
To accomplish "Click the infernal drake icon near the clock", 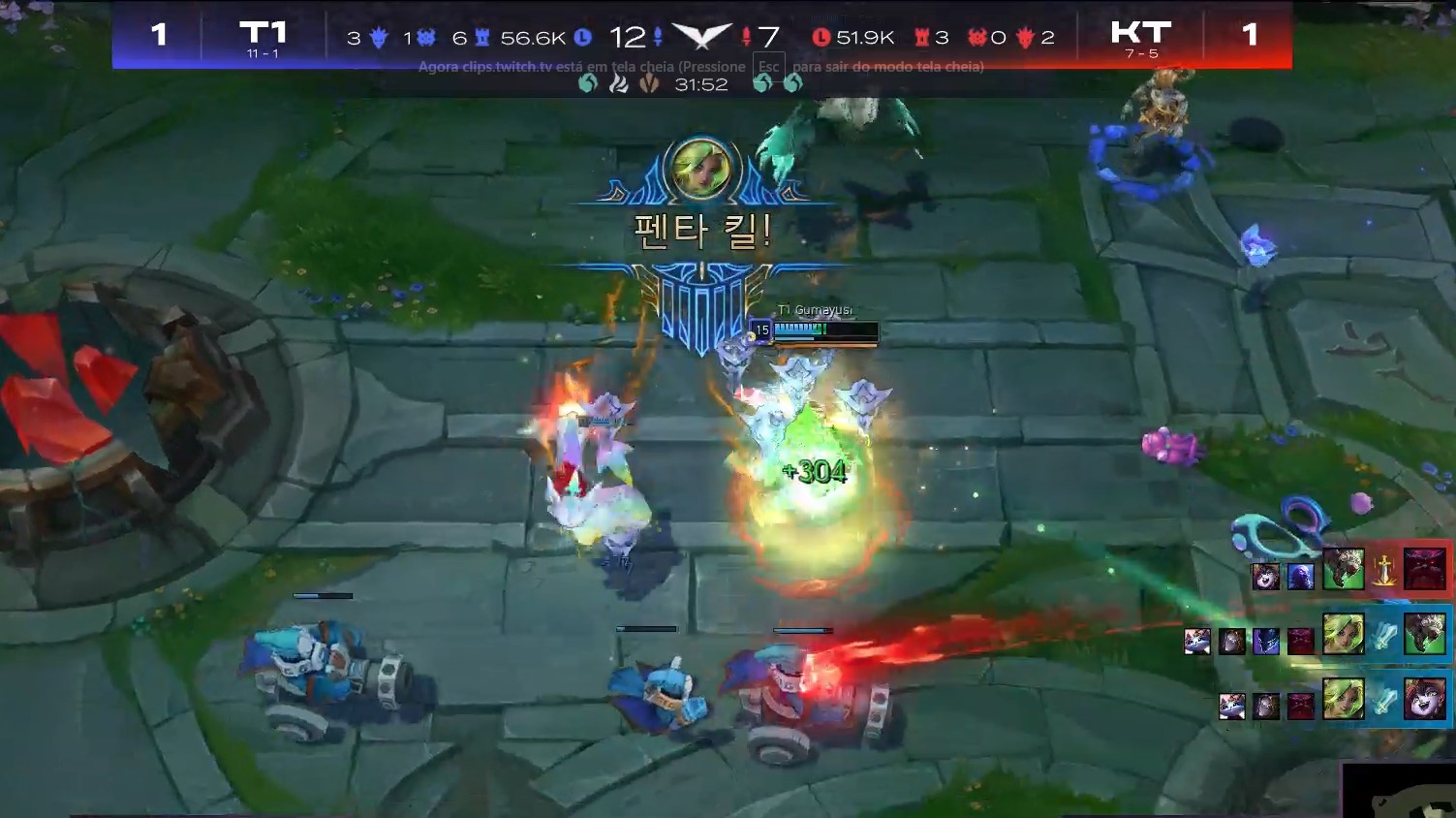I will click(x=621, y=85).
